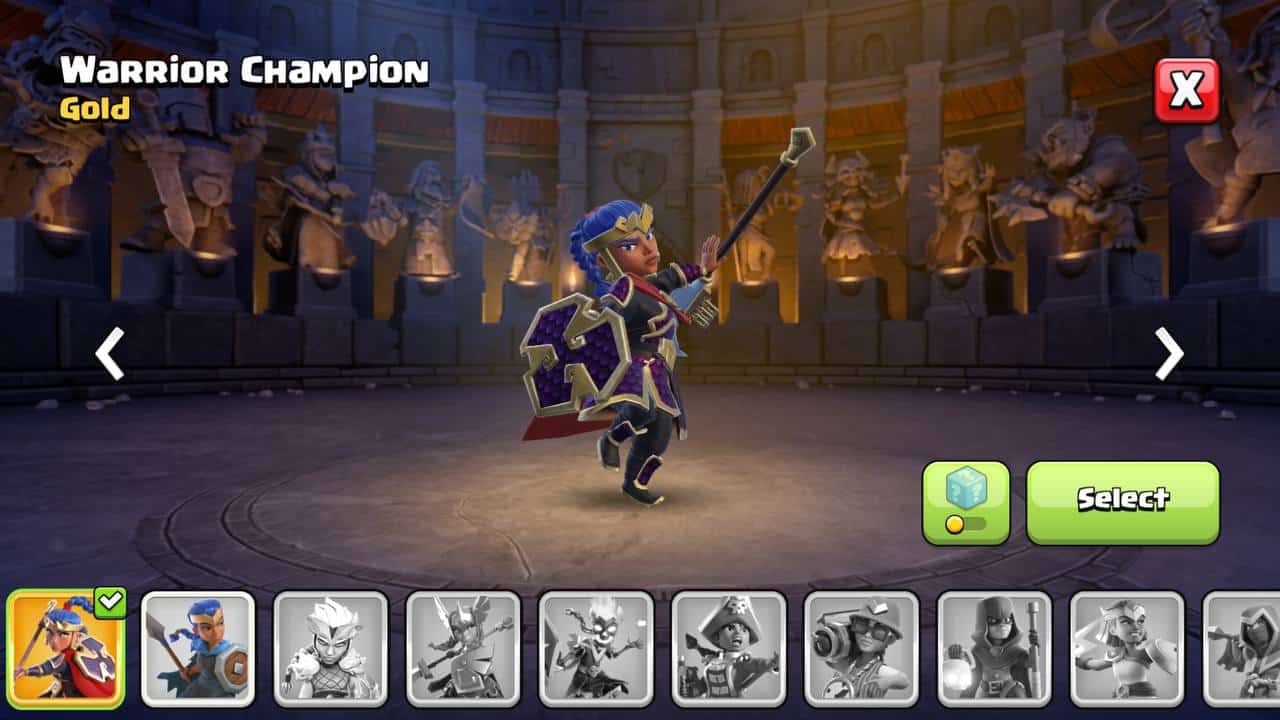
Task: Select the saluting Champion skin thumbnail
Action: (x=1127, y=648)
